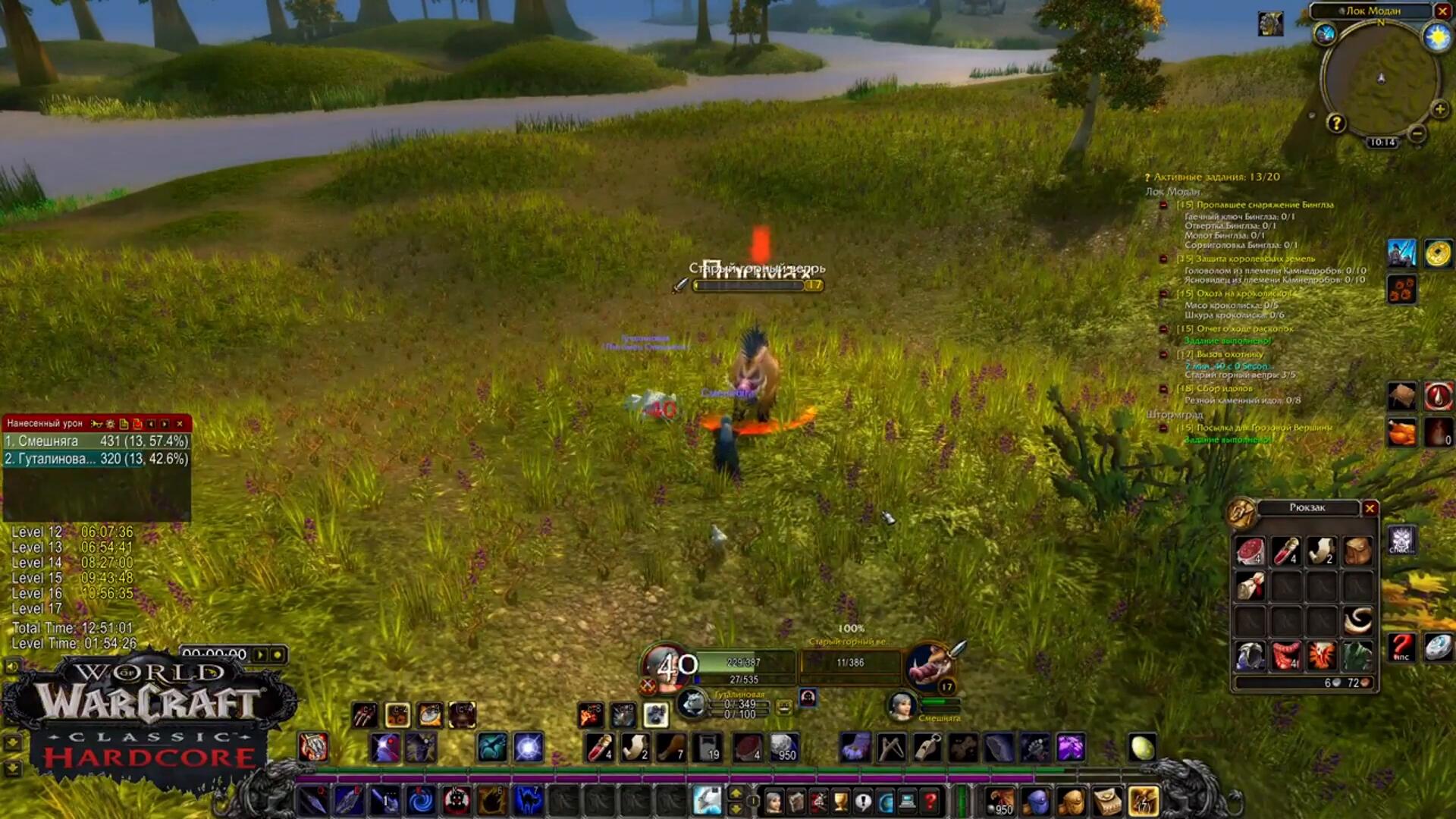This screenshot has height=819, width=1456.
Task: Activate the blue cat ability on the action bar
Action: [x=529, y=801]
